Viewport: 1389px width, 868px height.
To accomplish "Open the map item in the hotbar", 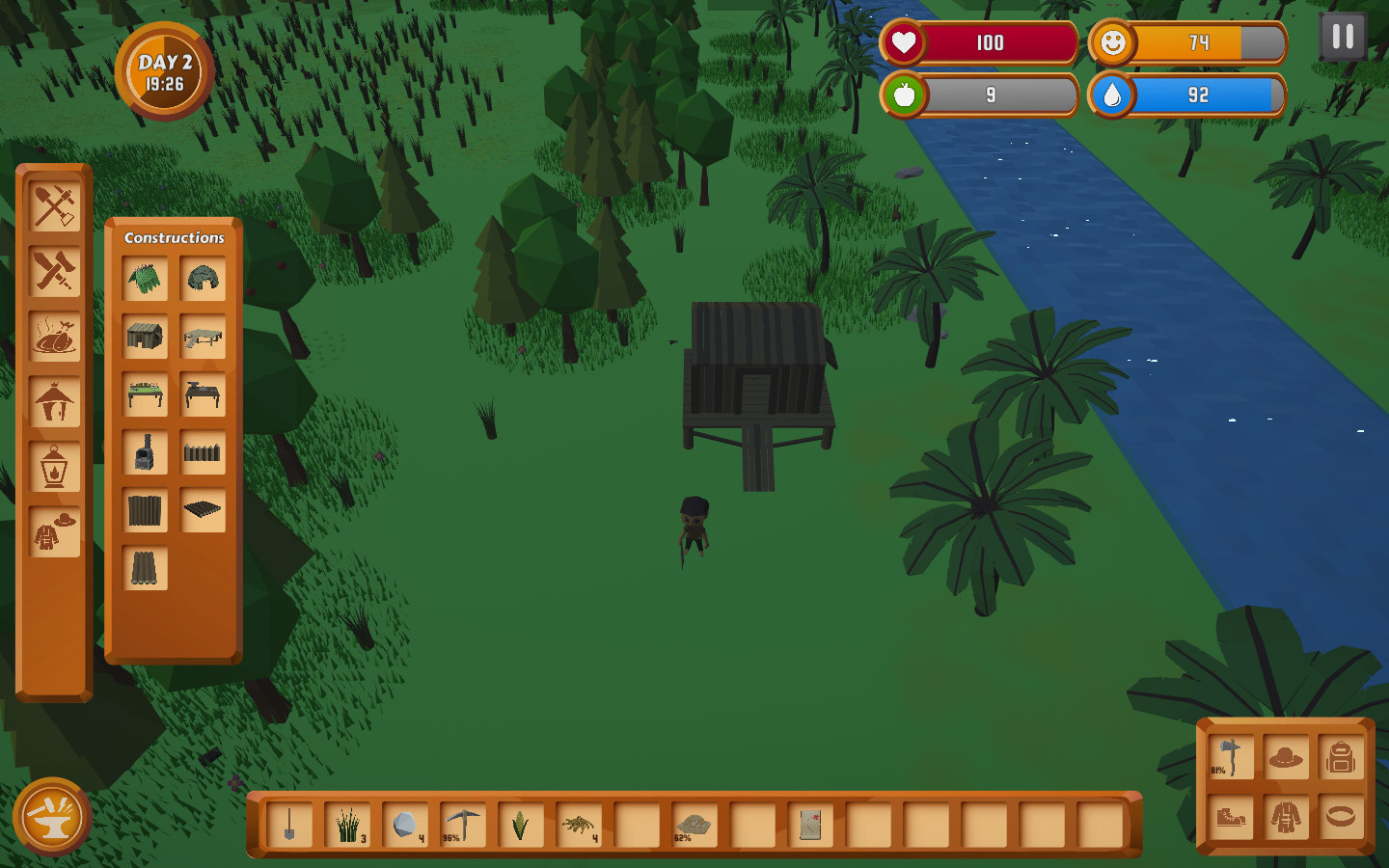I will tap(809, 827).
